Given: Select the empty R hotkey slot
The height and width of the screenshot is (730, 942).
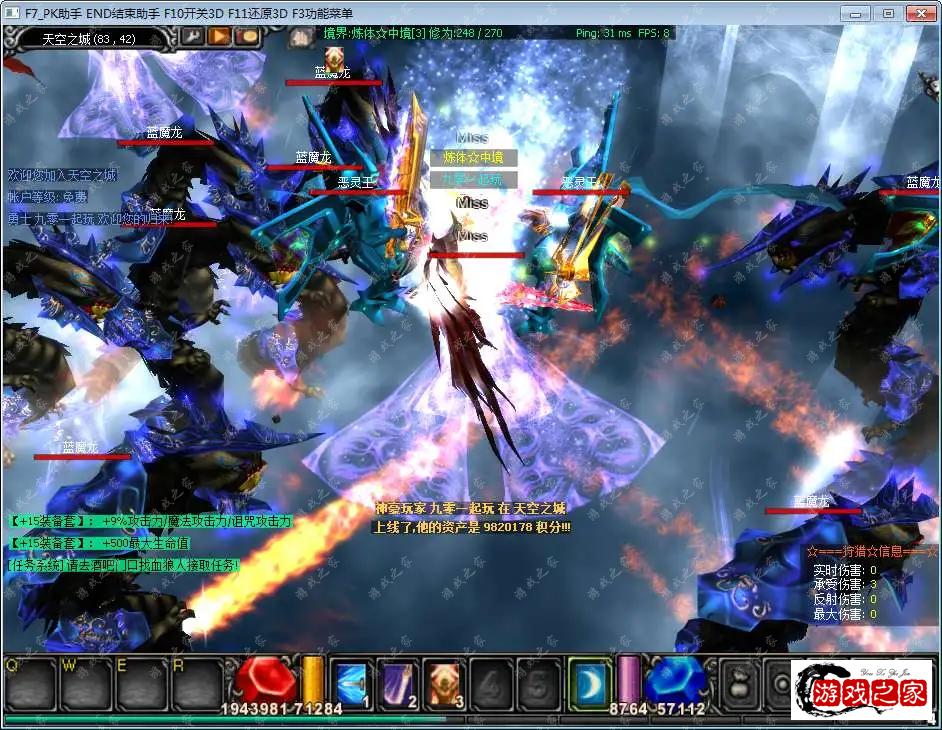Looking at the screenshot, I should (196, 683).
